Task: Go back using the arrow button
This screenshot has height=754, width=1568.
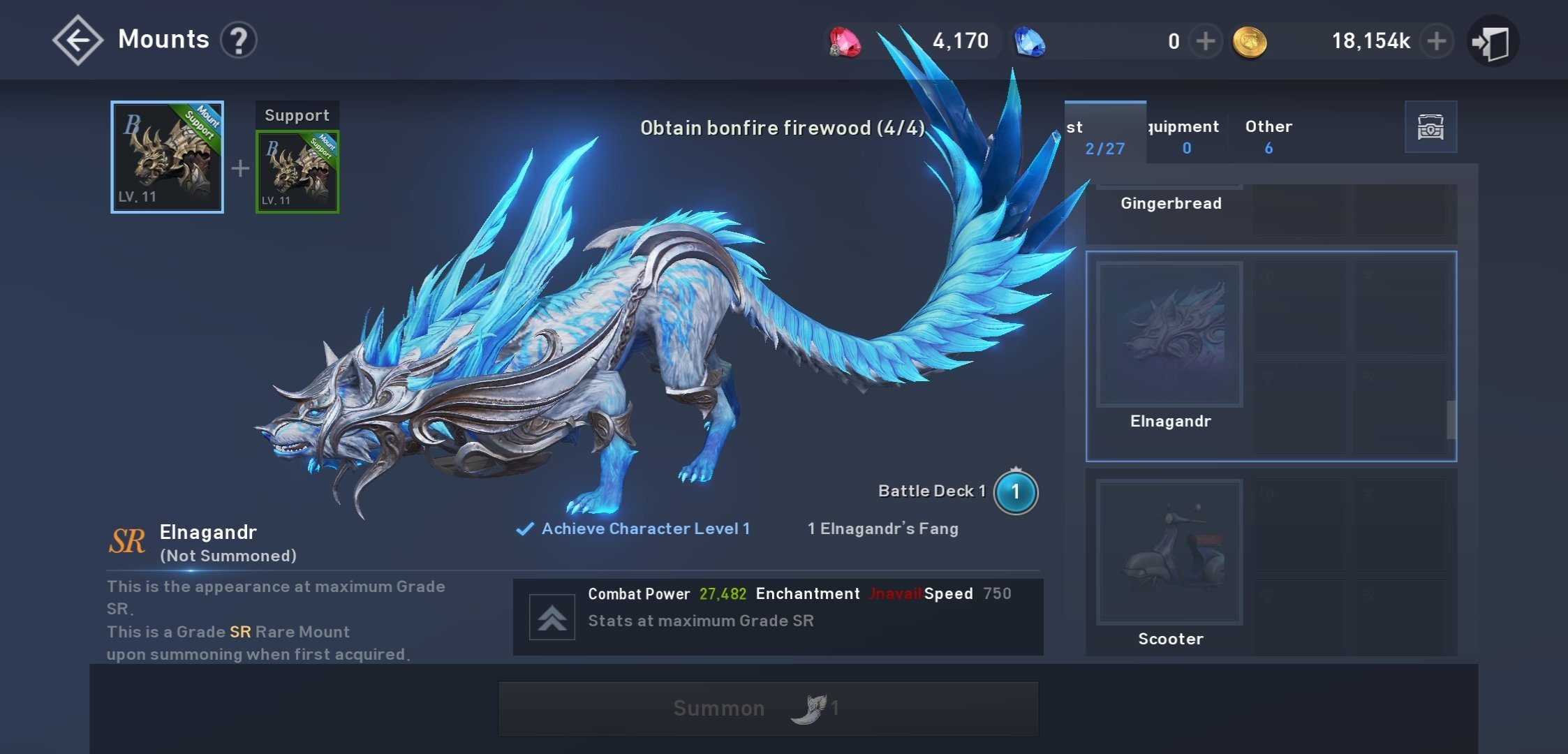Action: 77,40
